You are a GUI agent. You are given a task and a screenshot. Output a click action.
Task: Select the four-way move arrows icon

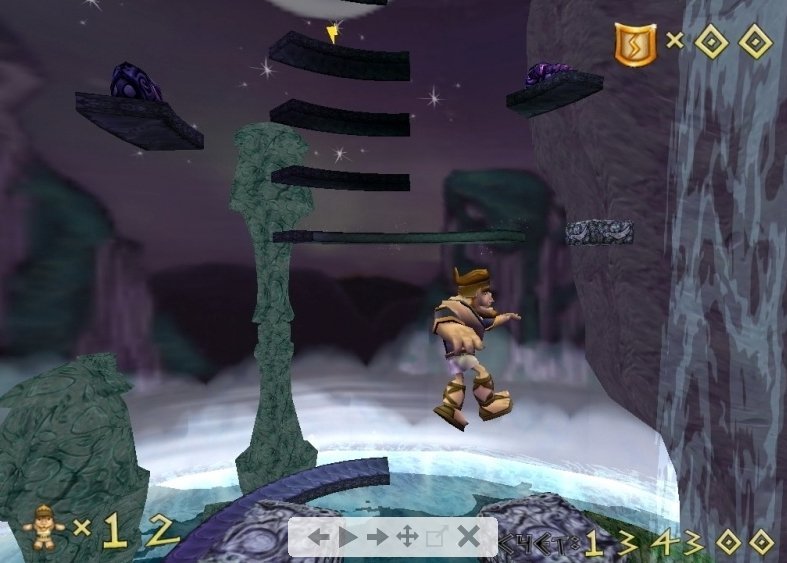[407, 537]
